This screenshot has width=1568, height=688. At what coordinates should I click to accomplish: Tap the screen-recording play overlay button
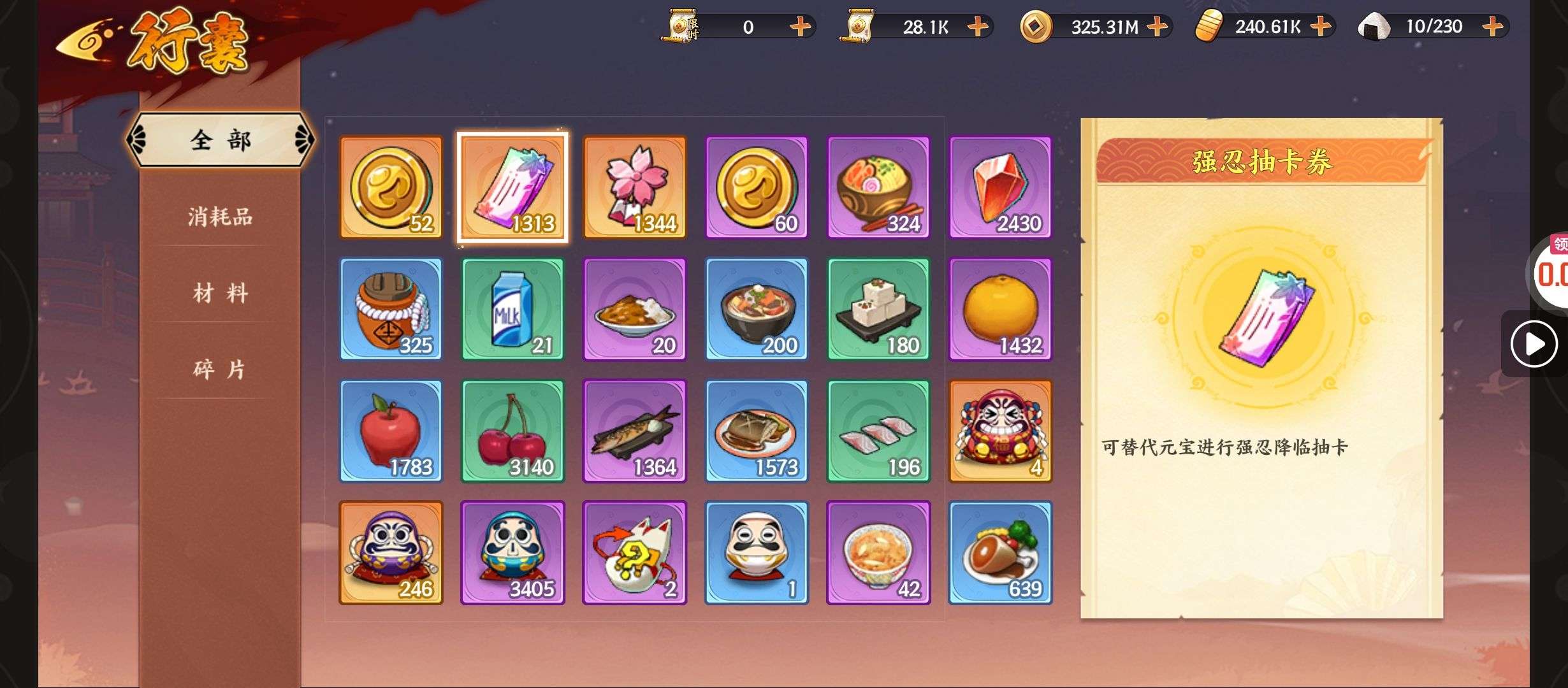coord(1534,344)
